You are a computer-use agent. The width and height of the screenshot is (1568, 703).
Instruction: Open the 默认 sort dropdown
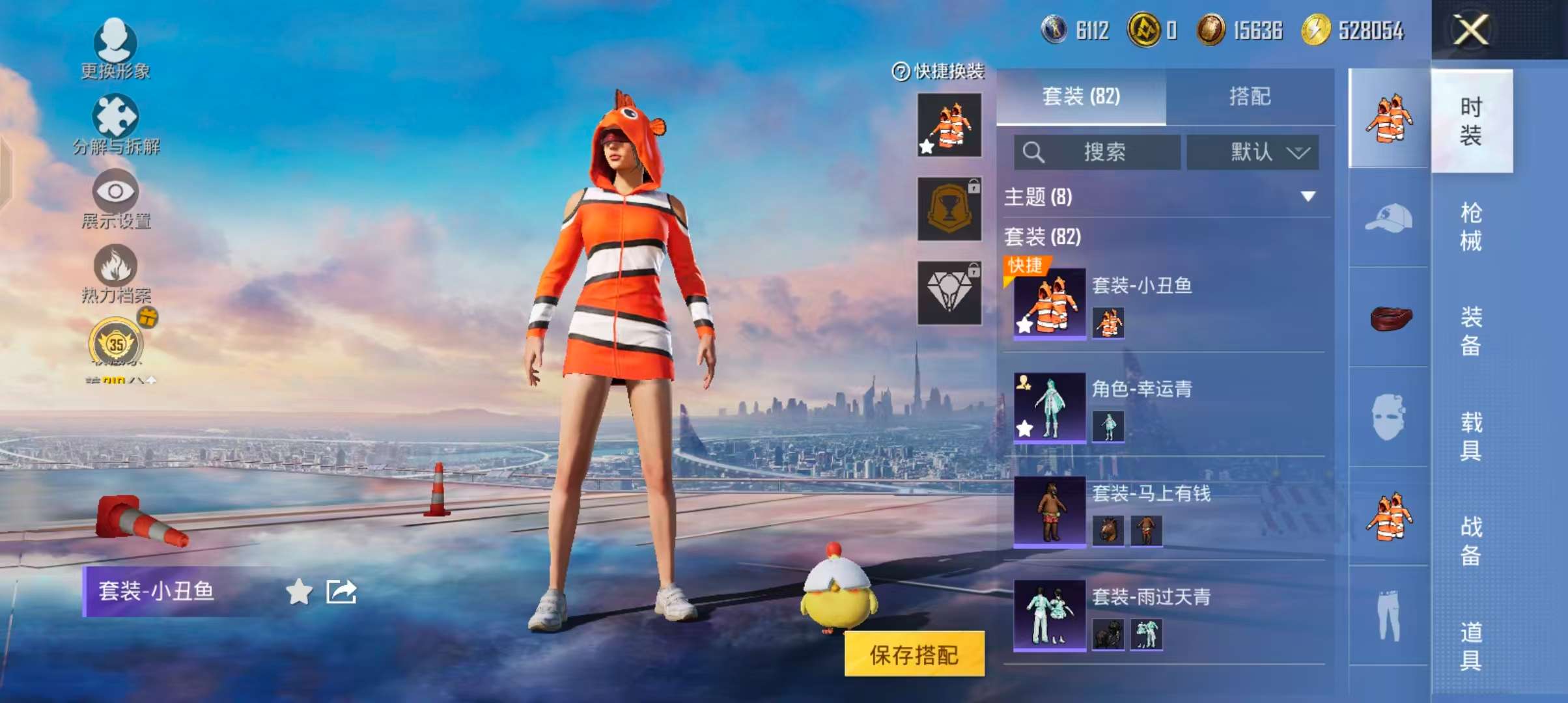[1252, 152]
